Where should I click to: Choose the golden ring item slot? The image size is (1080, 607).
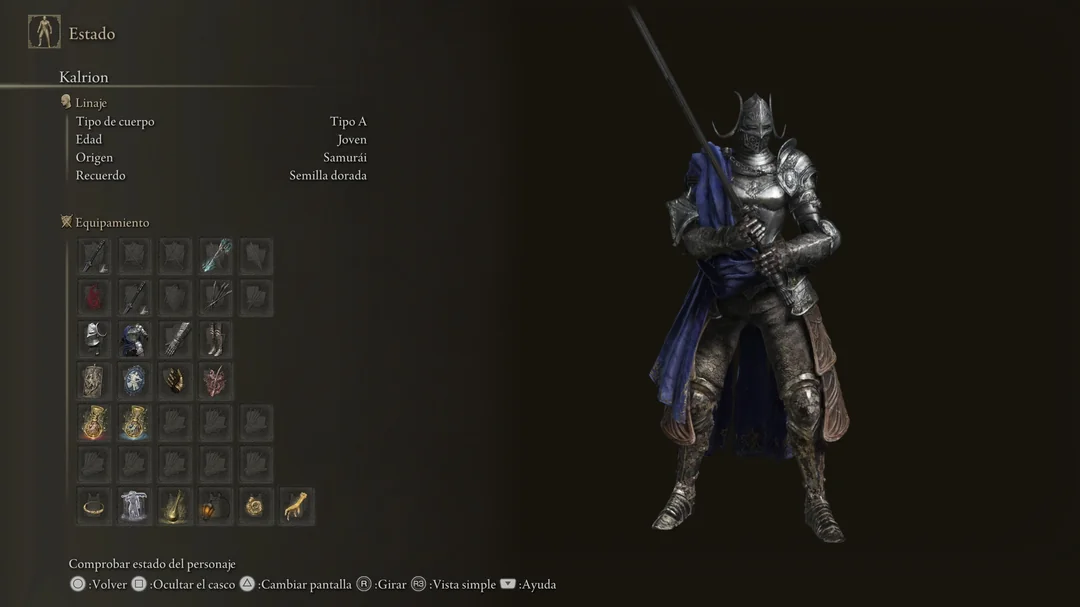pos(95,507)
